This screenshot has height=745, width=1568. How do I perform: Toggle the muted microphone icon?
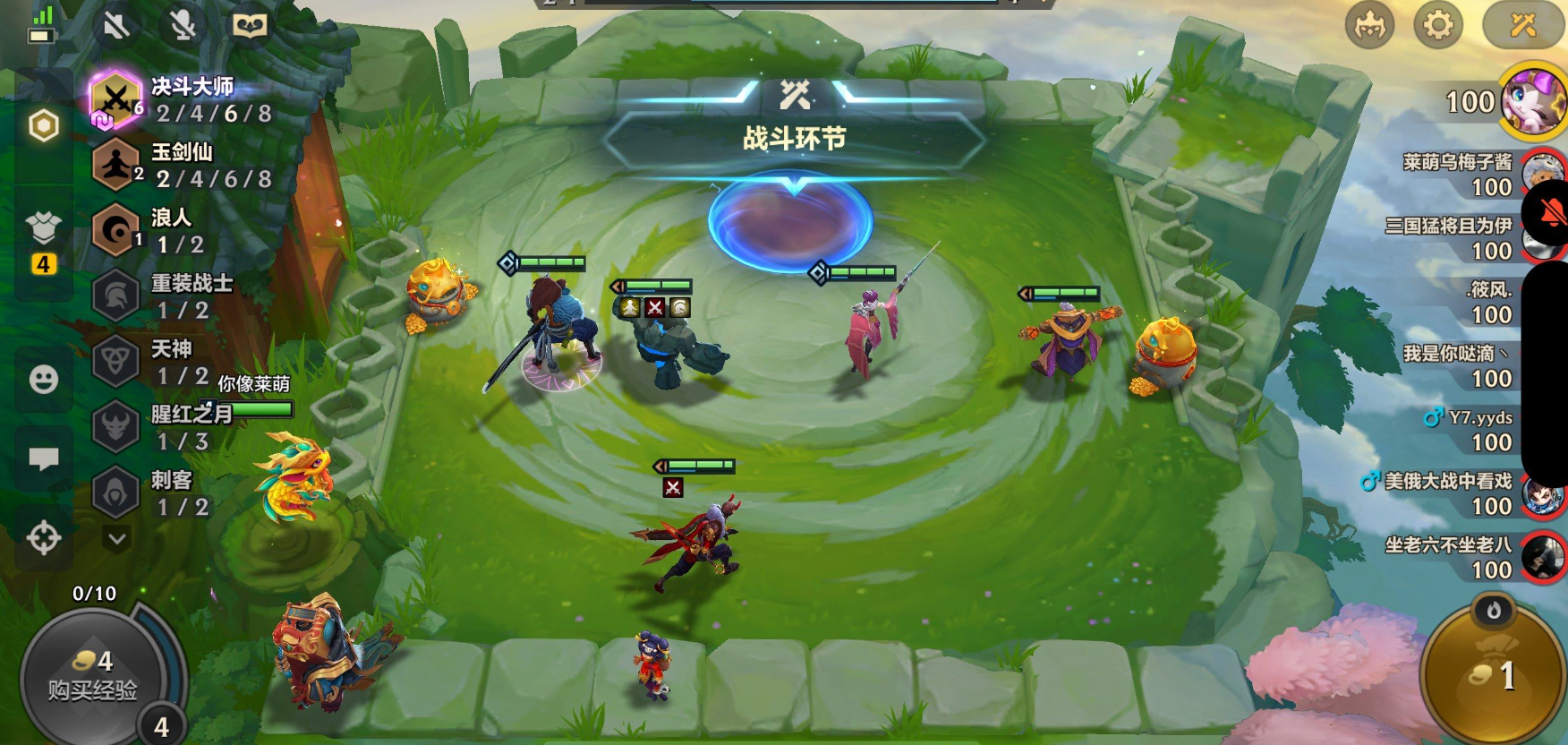coord(183,25)
